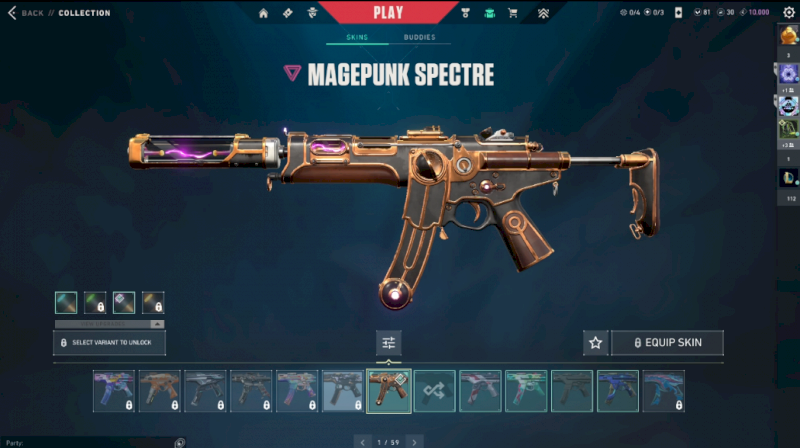Select the first teal variant swatch
The width and height of the screenshot is (800, 448).
point(65,303)
